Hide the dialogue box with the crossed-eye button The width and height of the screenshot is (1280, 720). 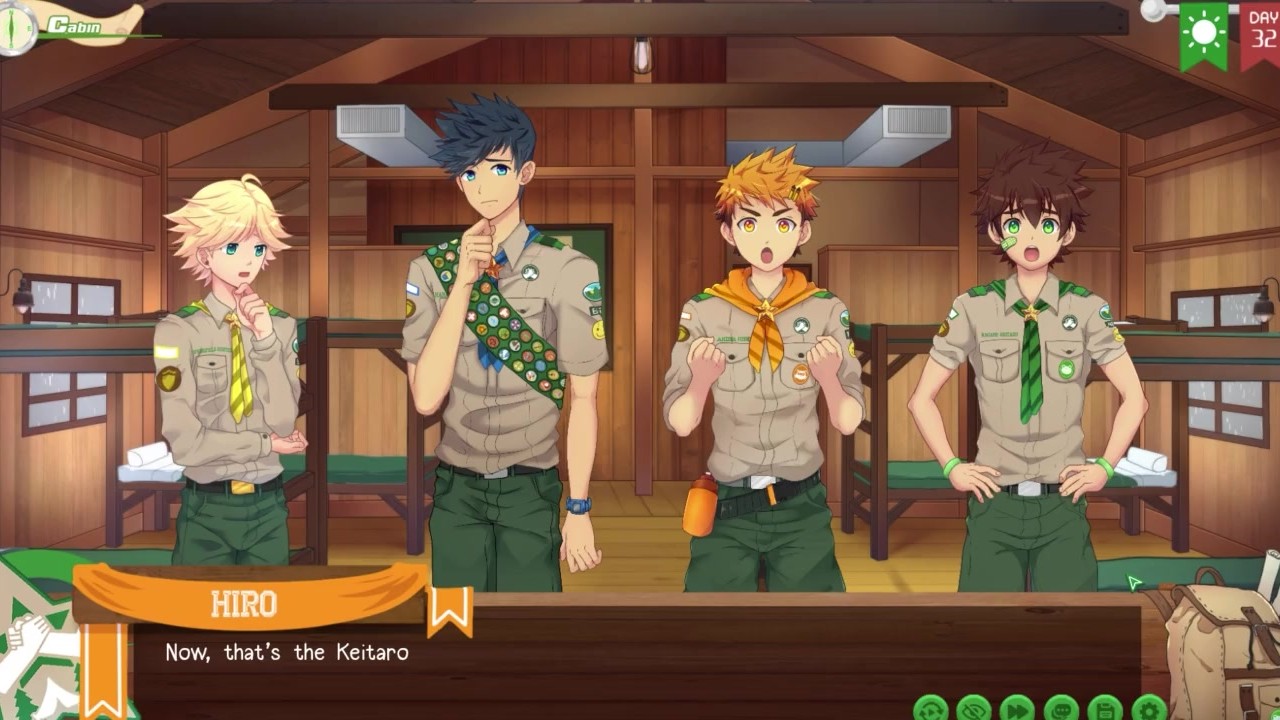point(974,709)
